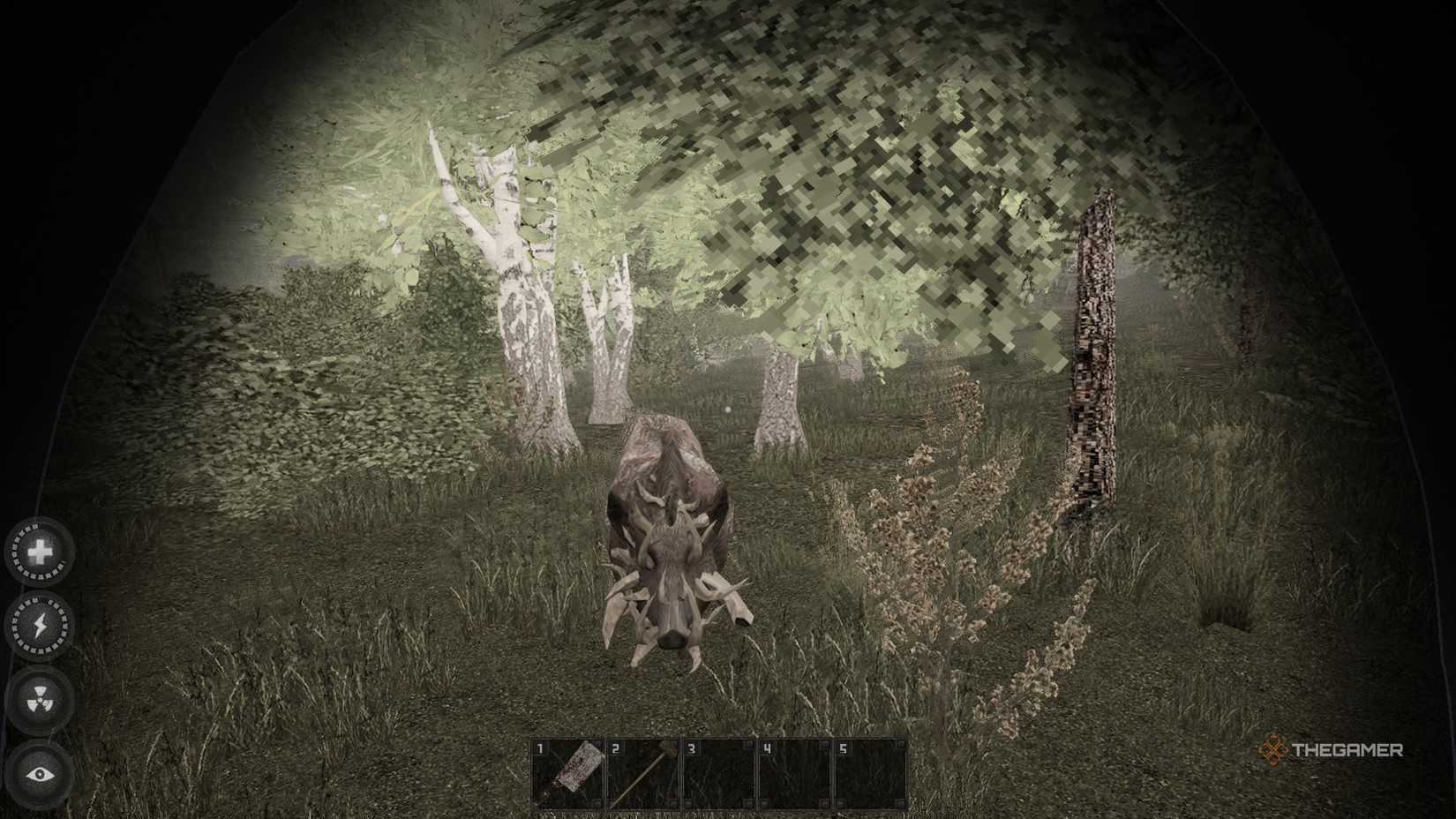Click TheGamer orange logo icon
Image resolution: width=1456 pixels, height=819 pixels.
pyautogui.click(x=1273, y=750)
